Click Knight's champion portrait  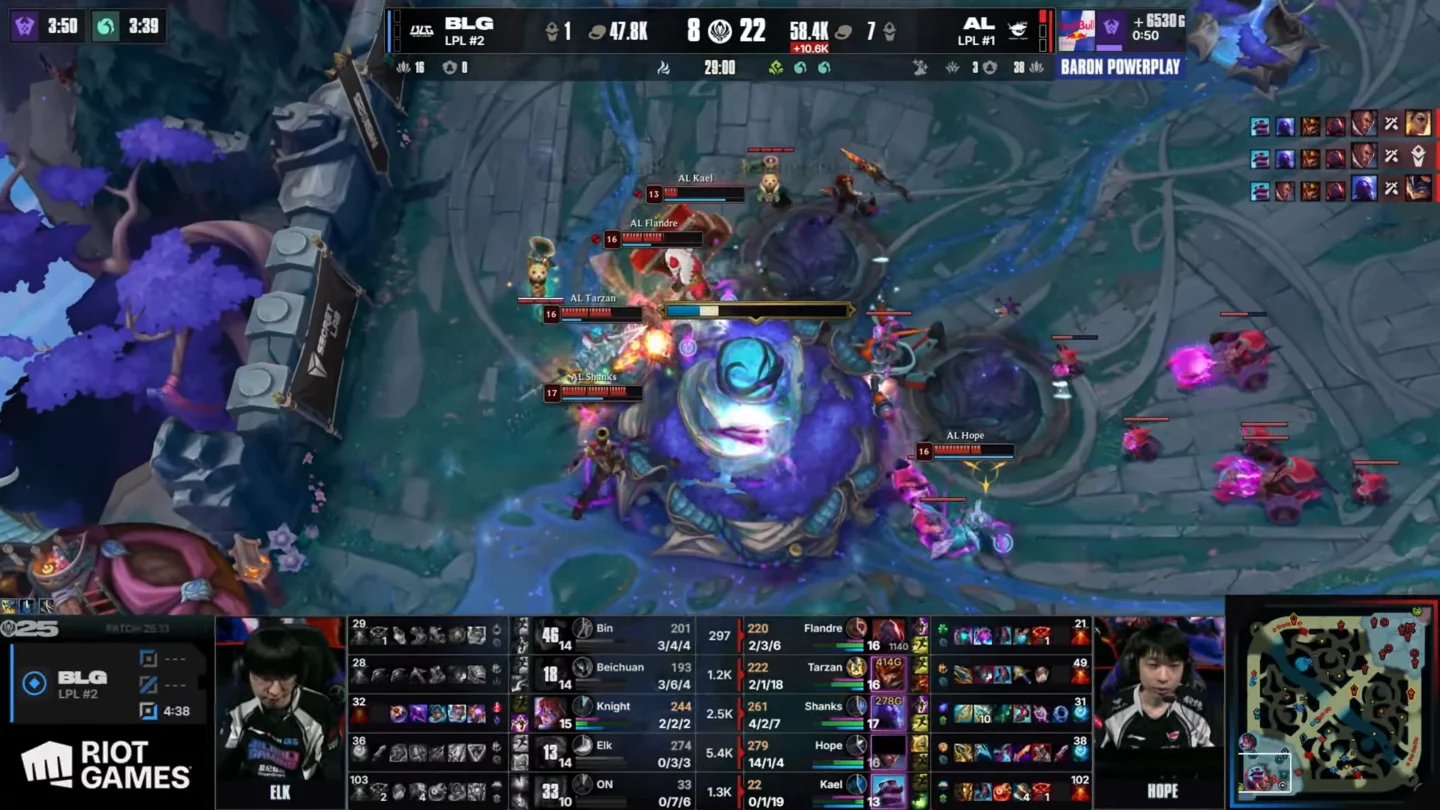pyautogui.click(x=551, y=713)
